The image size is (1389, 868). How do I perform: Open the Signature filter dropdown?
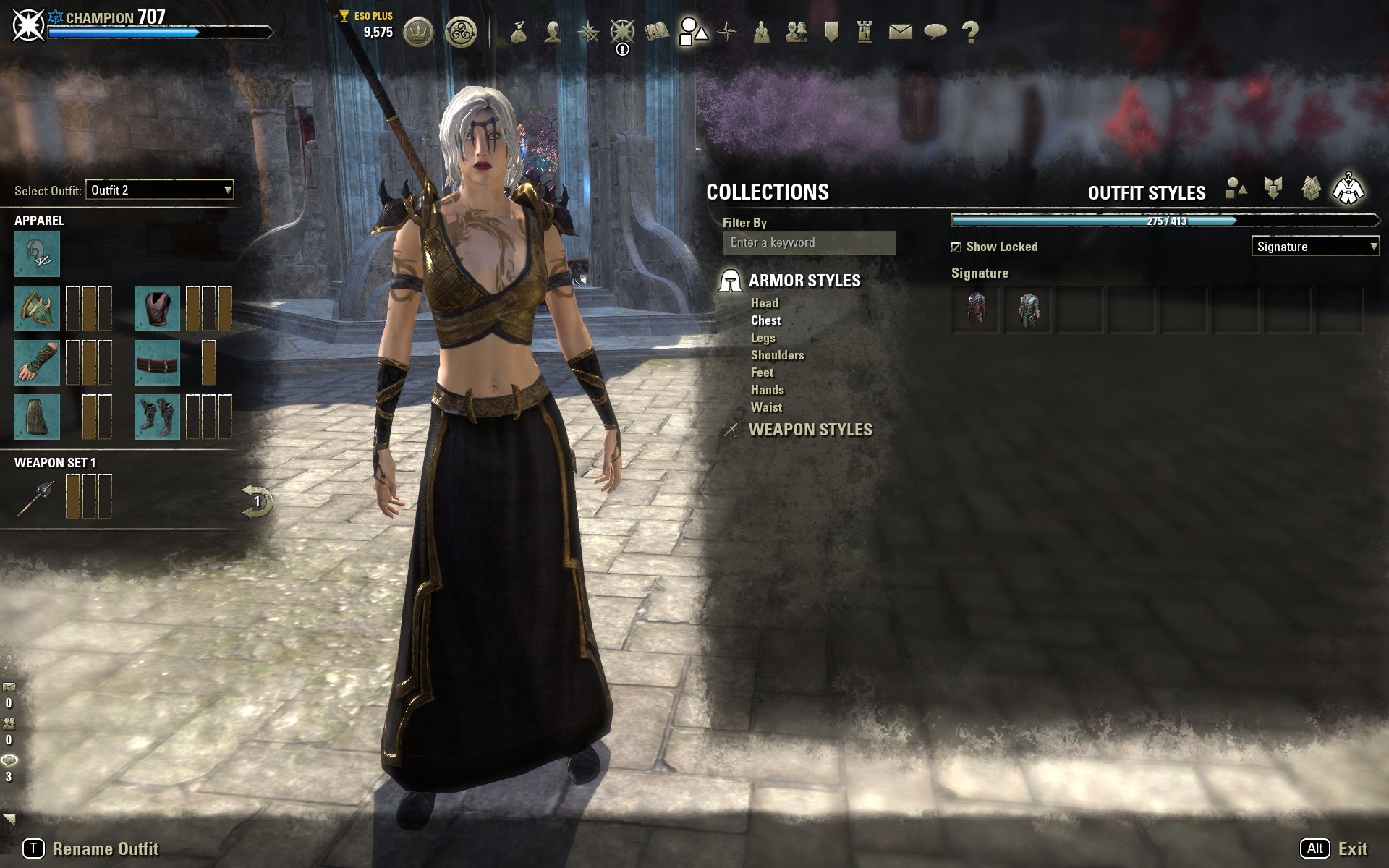[1314, 247]
